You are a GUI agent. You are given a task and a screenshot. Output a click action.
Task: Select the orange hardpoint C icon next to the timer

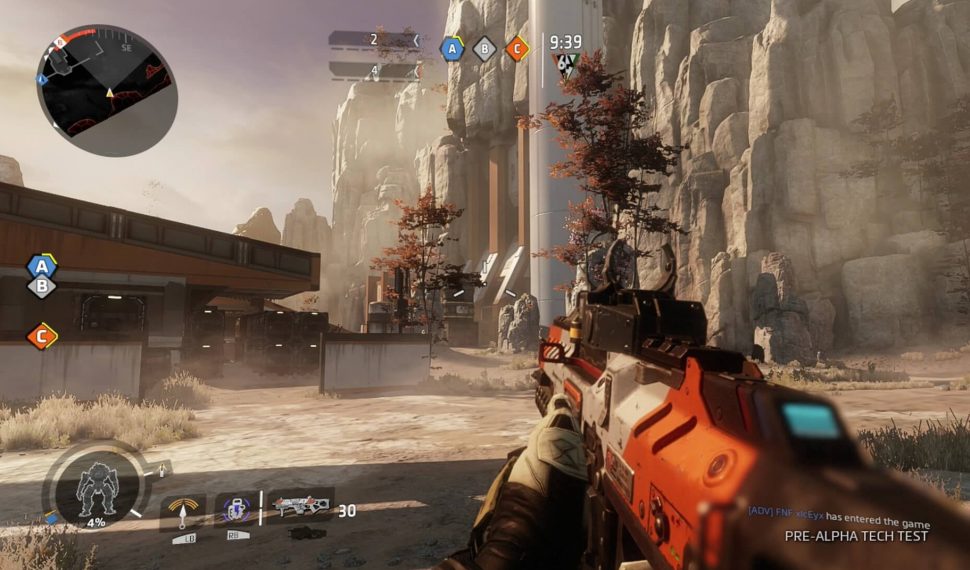click(516, 48)
